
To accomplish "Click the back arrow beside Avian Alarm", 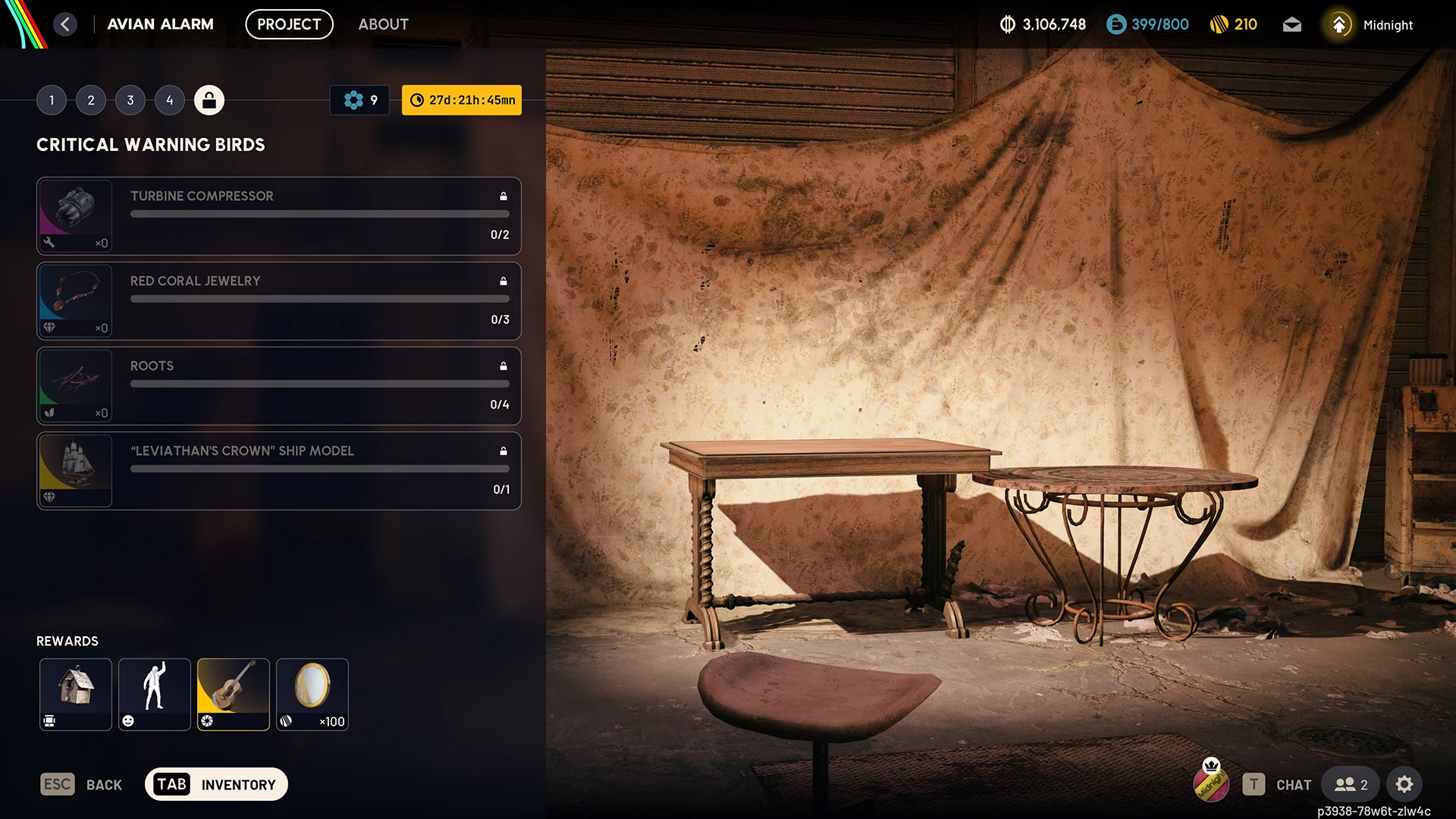I will click(x=66, y=24).
